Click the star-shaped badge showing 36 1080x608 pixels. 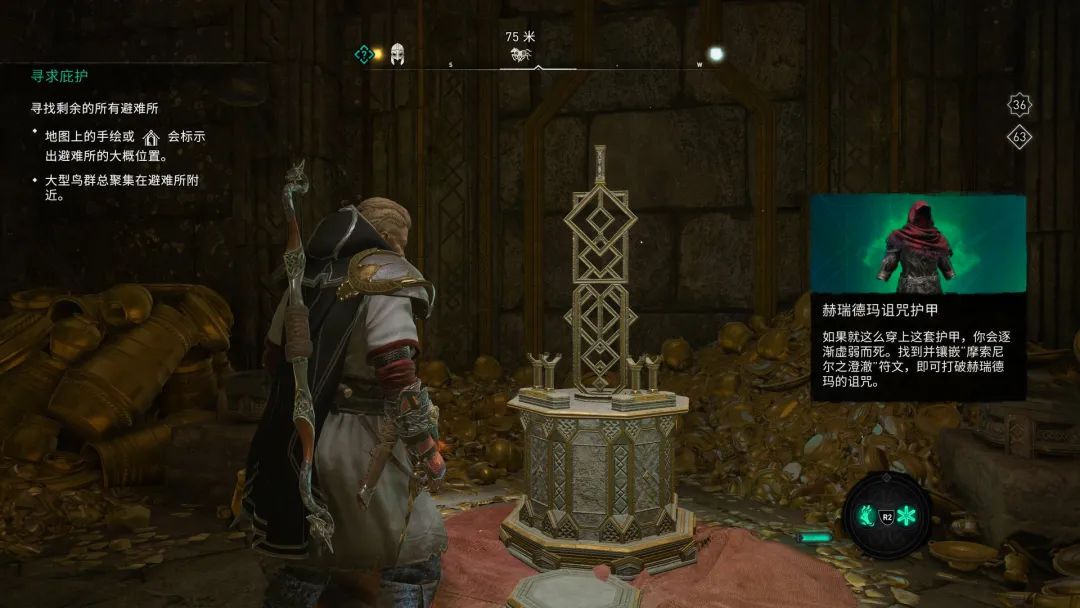click(x=1019, y=105)
